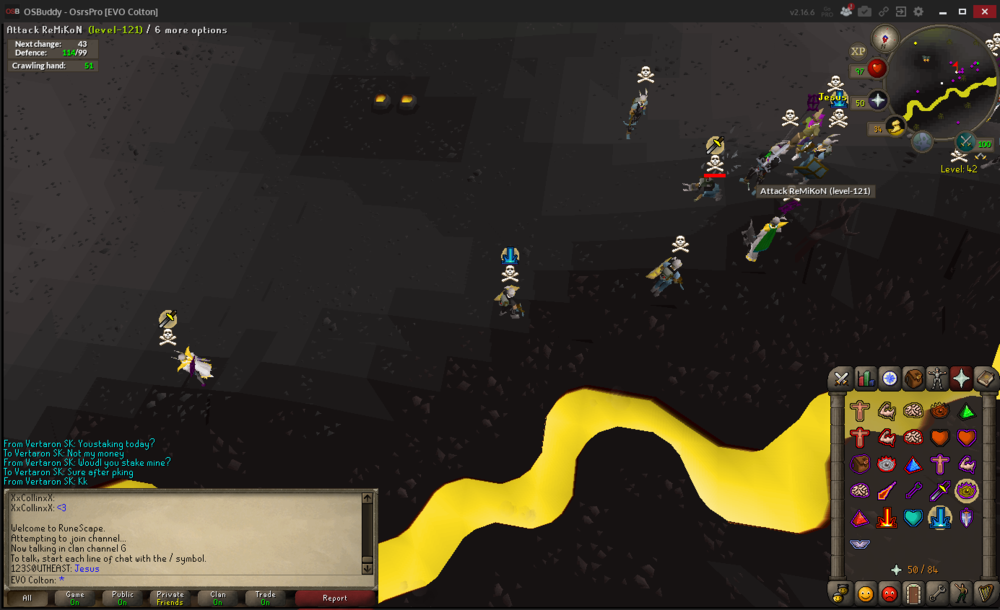Viewport: 1000px width, 610px height.
Task: Toggle the XP tracker button
Action: click(x=858, y=52)
